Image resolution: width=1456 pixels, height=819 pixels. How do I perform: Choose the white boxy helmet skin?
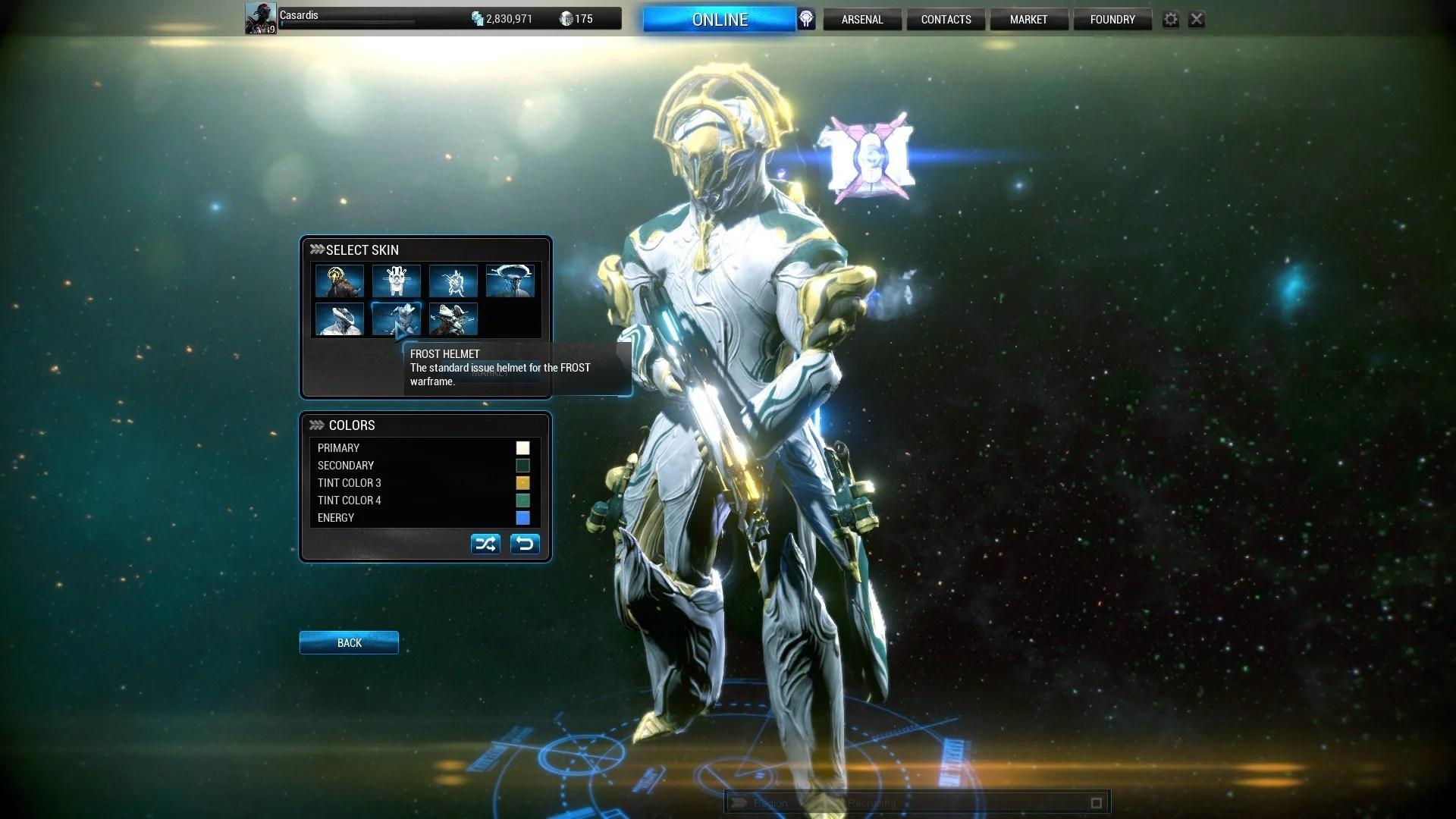(397, 281)
